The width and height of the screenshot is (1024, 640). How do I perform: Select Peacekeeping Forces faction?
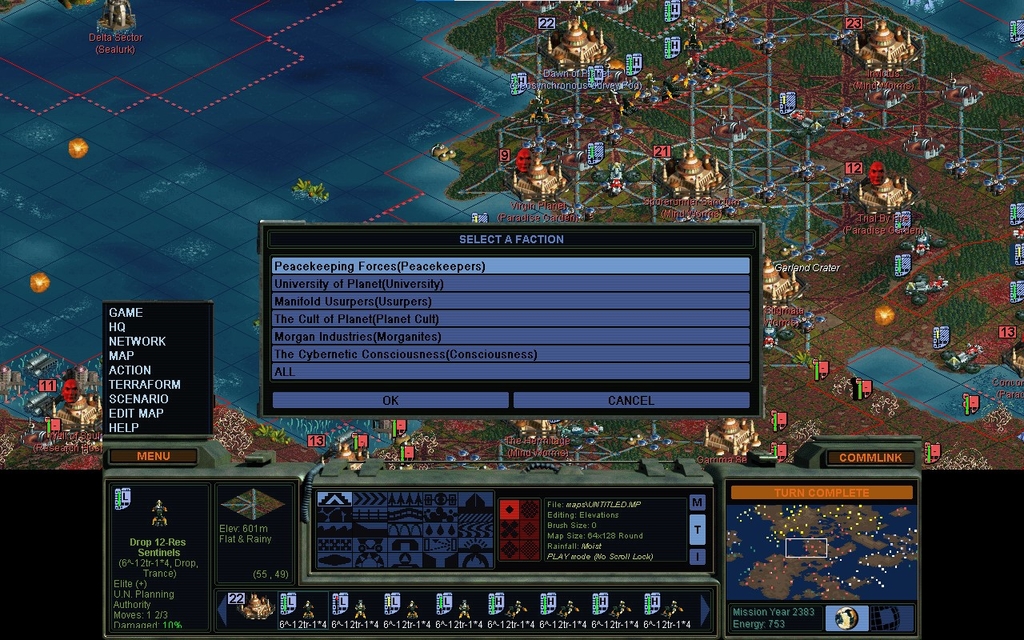[510, 267]
